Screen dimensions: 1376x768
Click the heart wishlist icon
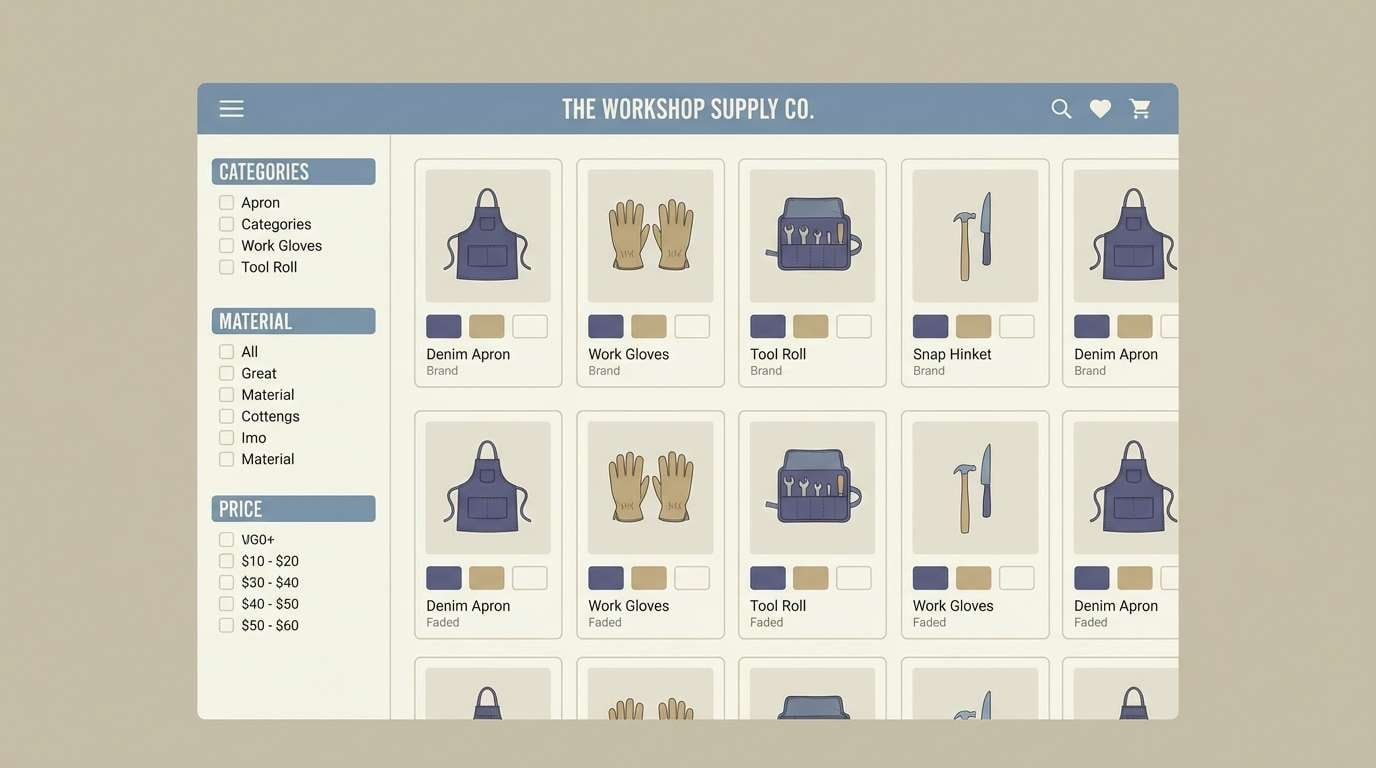coord(1099,107)
